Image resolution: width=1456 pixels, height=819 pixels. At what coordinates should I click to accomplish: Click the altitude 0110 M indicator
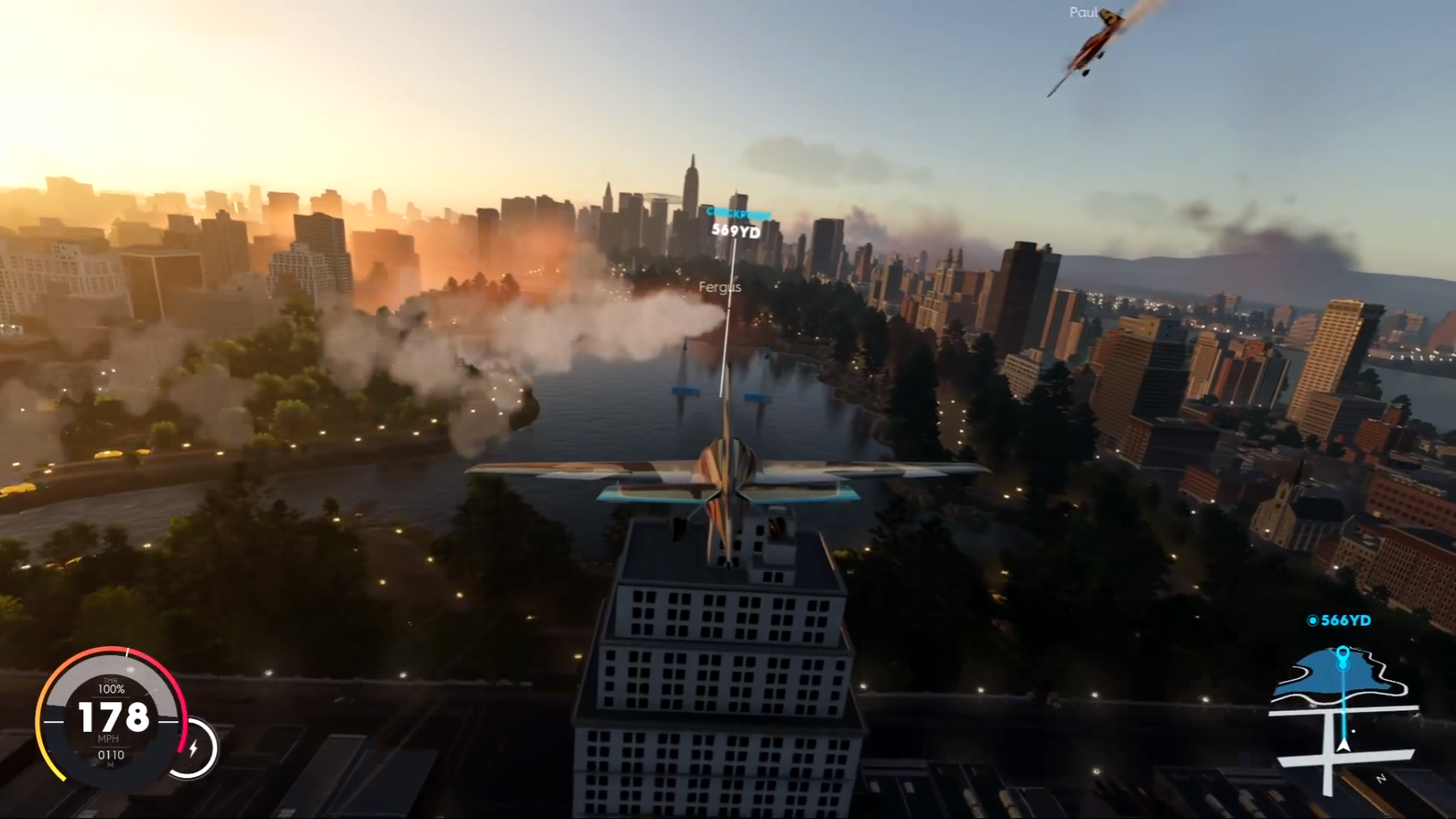pyautogui.click(x=113, y=756)
